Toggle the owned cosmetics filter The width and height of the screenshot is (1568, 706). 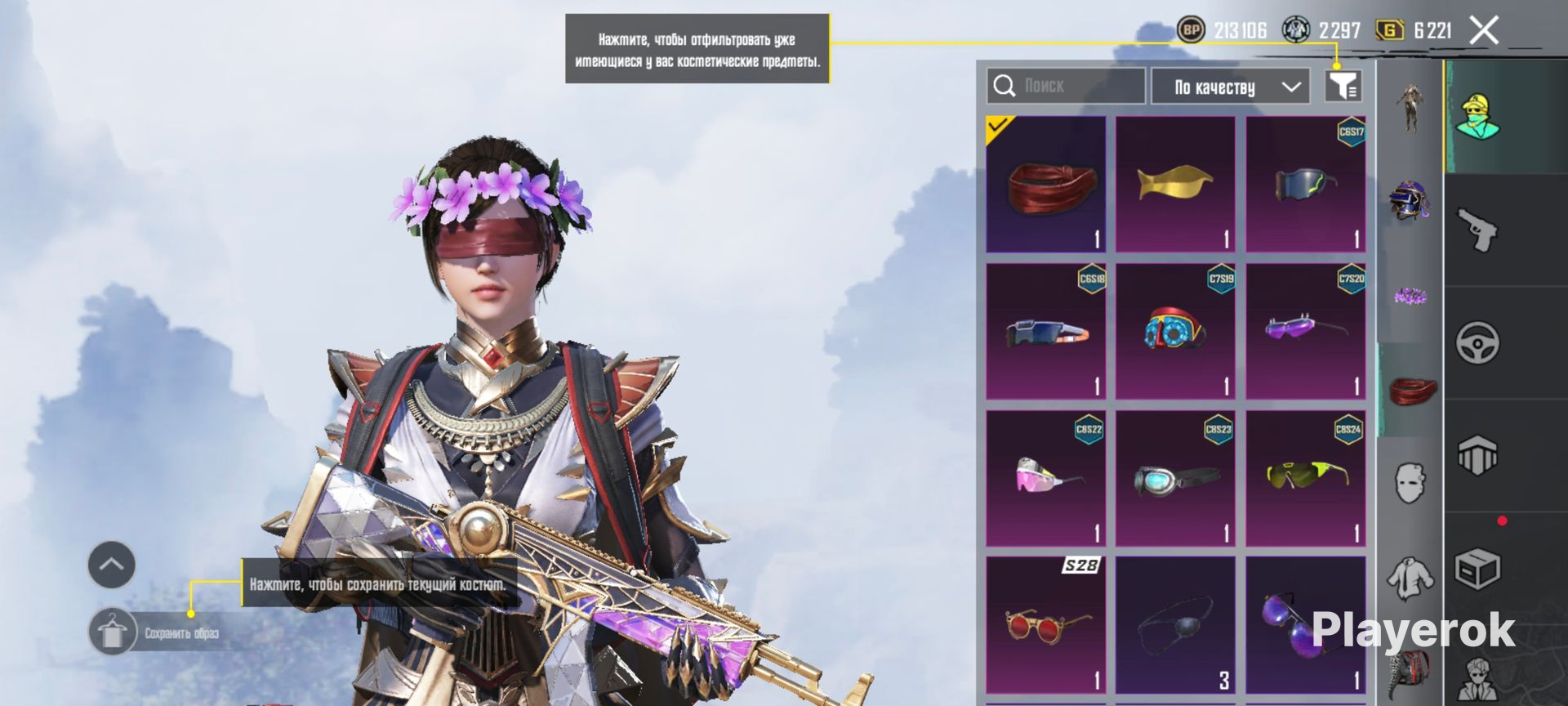click(1343, 86)
